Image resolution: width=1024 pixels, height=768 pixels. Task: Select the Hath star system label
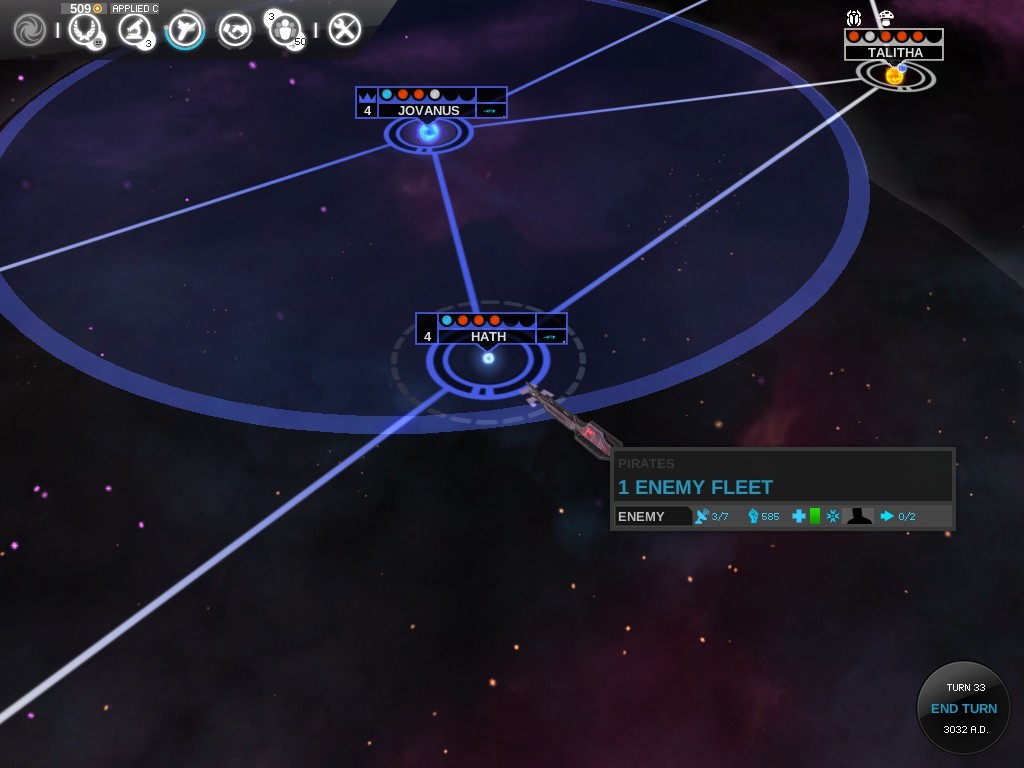click(x=489, y=336)
